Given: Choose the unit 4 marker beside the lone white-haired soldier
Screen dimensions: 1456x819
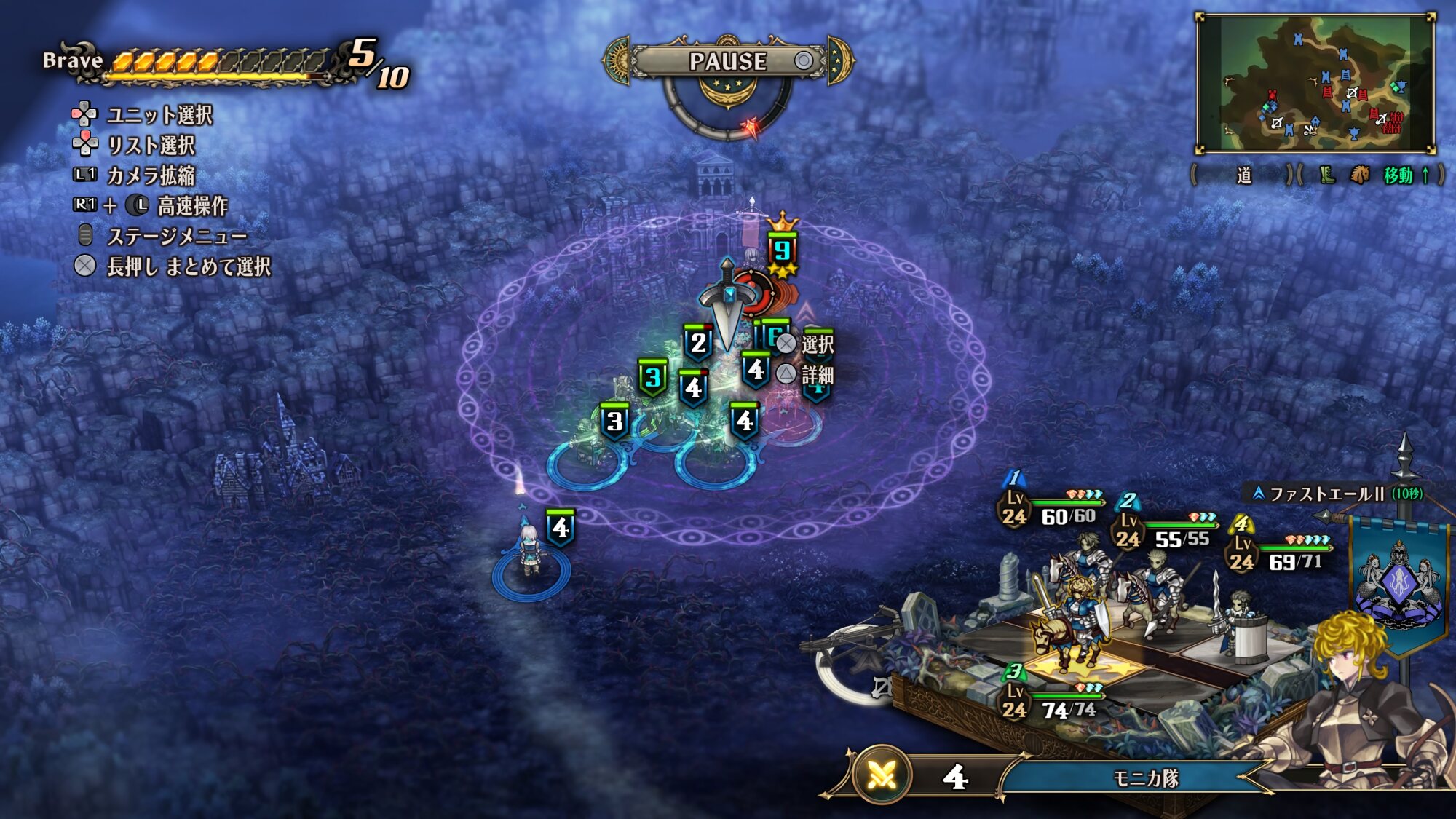Looking at the screenshot, I should pyautogui.click(x=560, y=528).
